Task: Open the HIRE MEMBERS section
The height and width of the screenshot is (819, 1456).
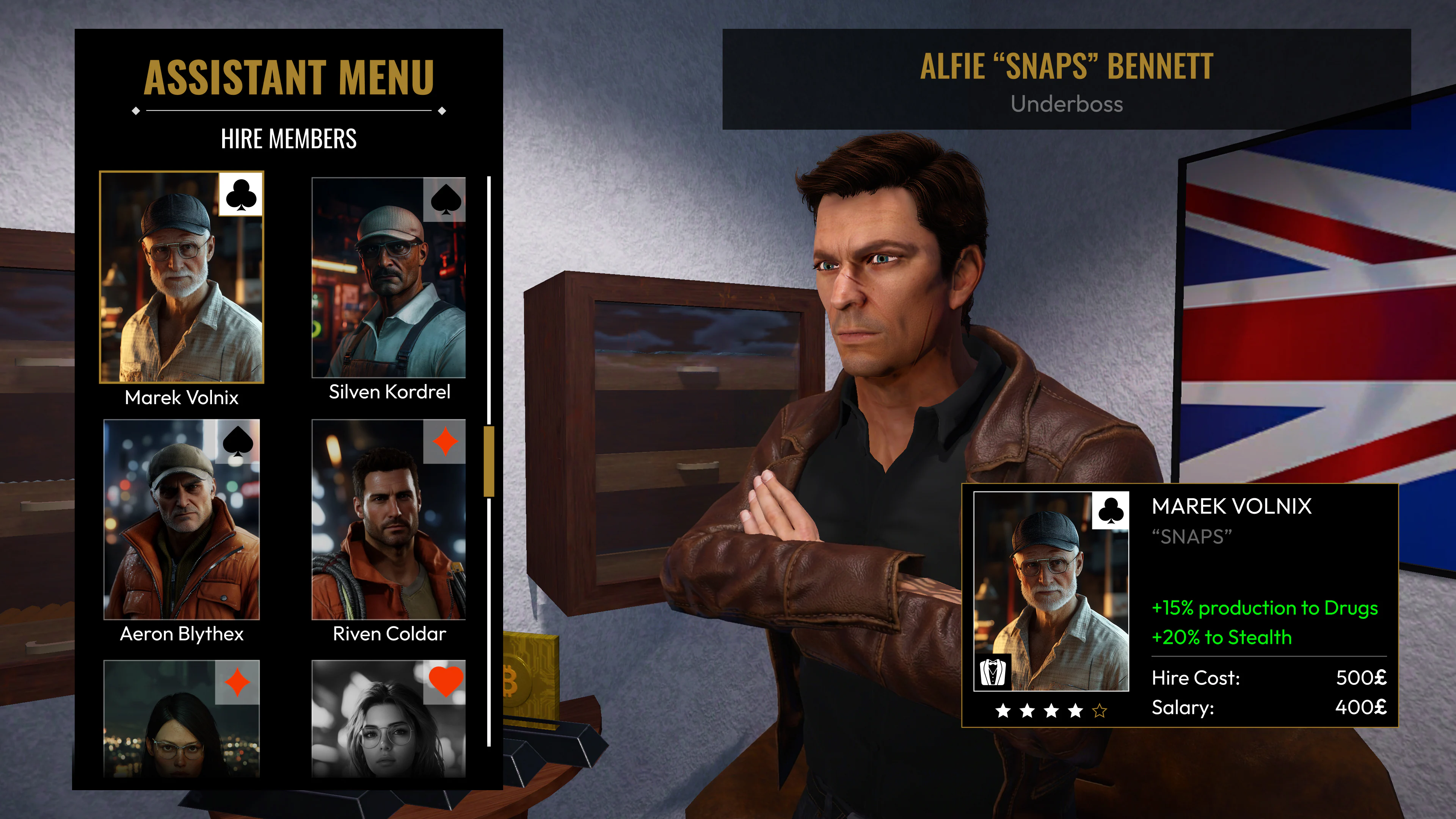Action: pos(289,137)
